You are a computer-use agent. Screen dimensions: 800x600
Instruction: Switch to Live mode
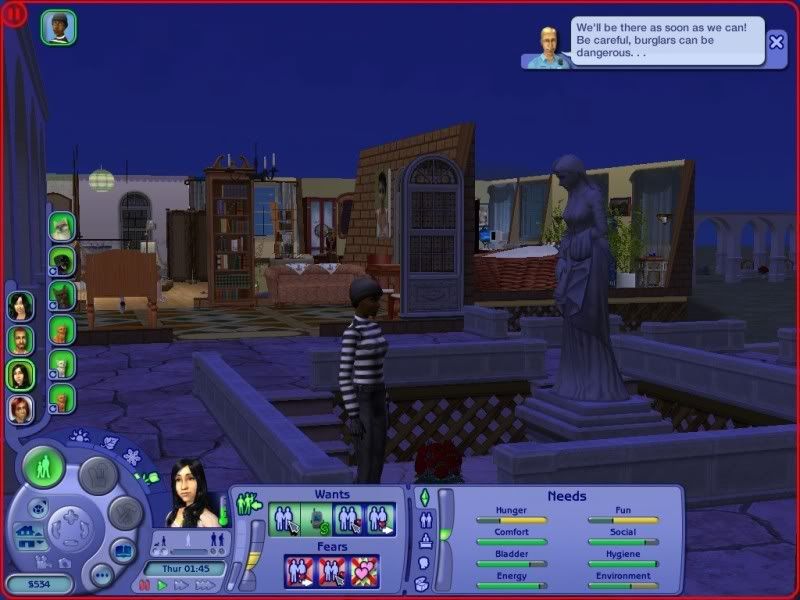coord(43,467)
